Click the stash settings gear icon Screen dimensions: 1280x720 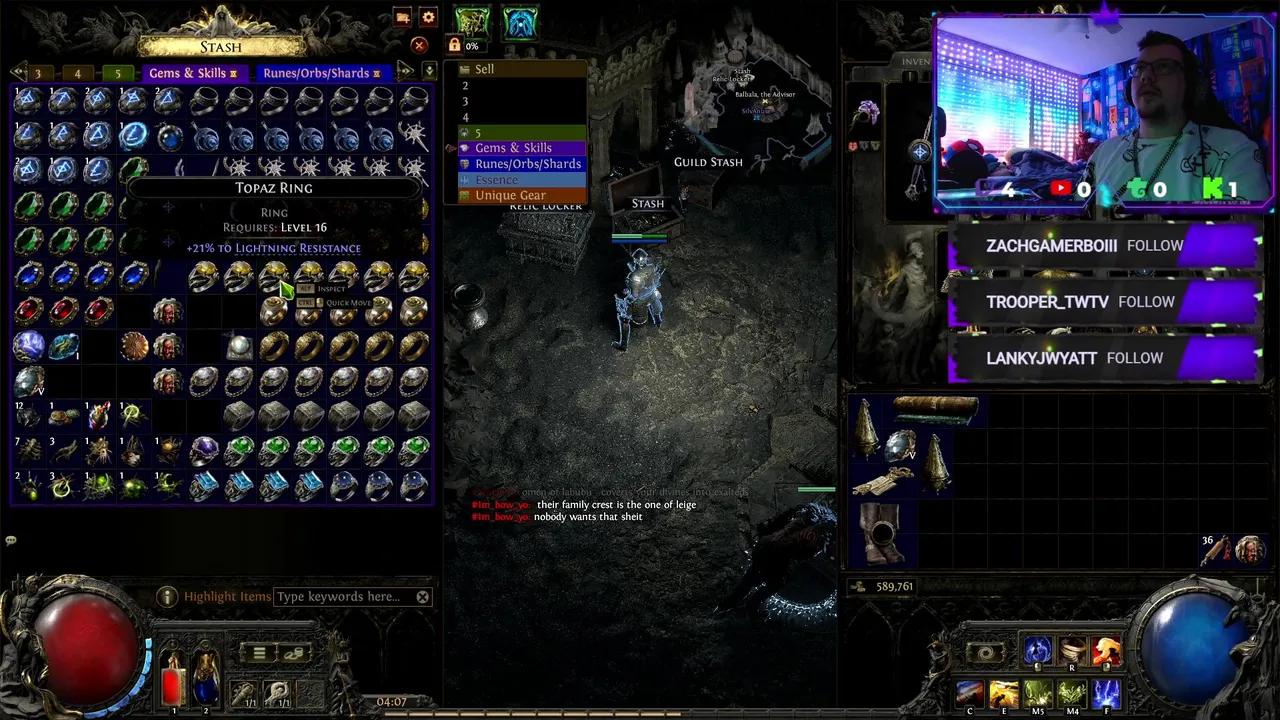click(428, 17)
